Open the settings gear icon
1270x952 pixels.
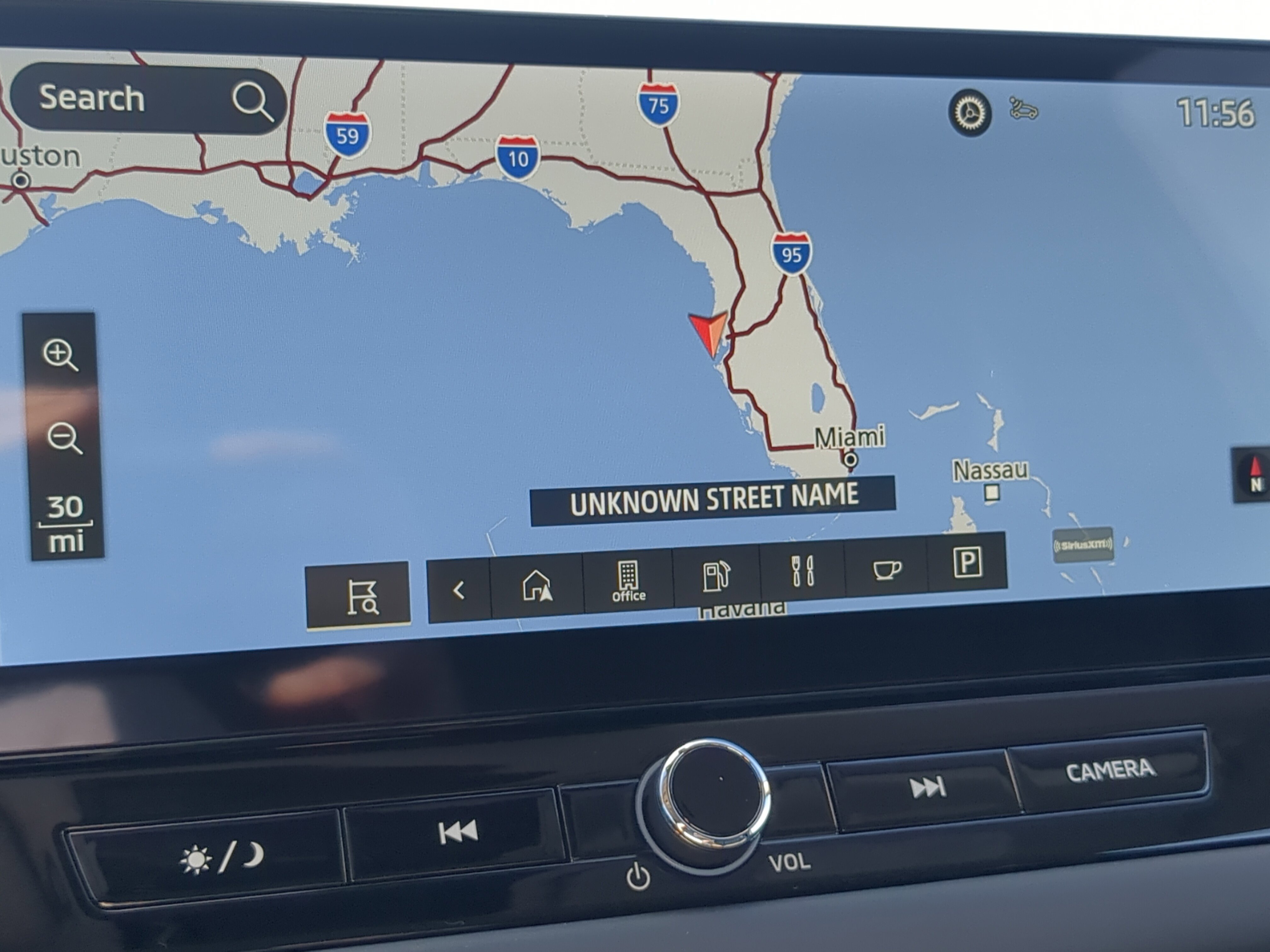click(x=969, y=112)
